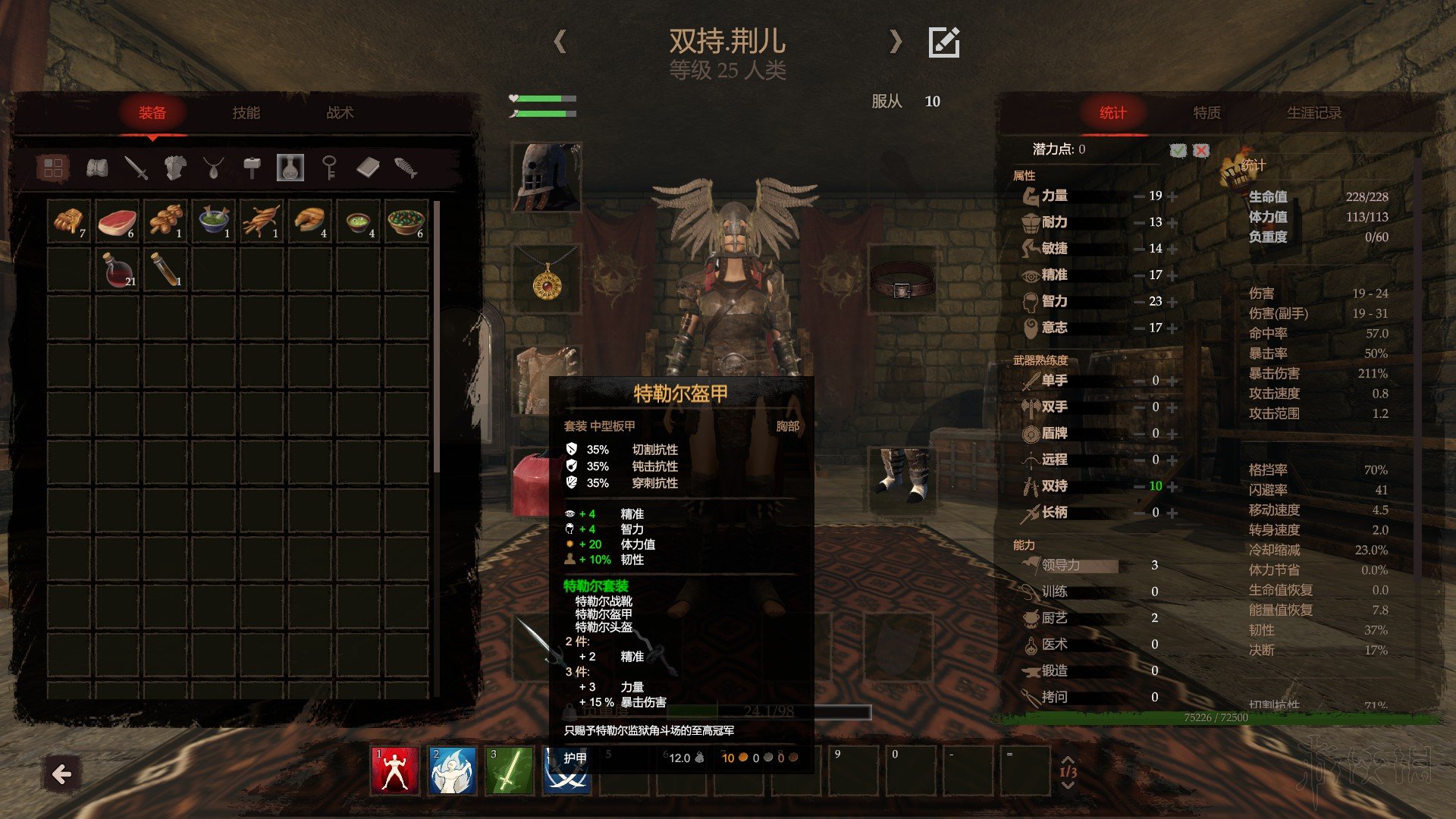Open the 战术 tab
The image size is (1456, 819).
[340, 113]
